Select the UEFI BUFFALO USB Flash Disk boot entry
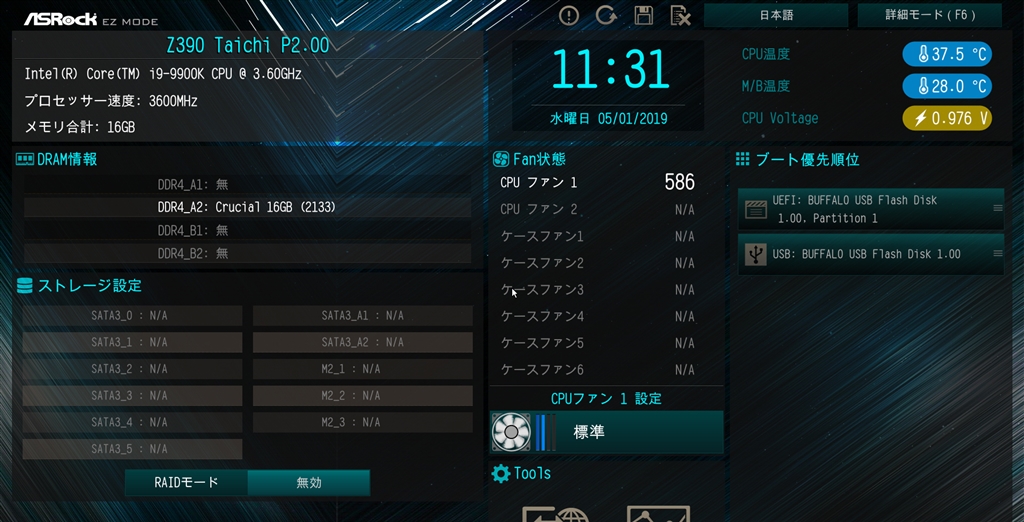Viewport: 1024px width, 522px height. click(871, 208)
